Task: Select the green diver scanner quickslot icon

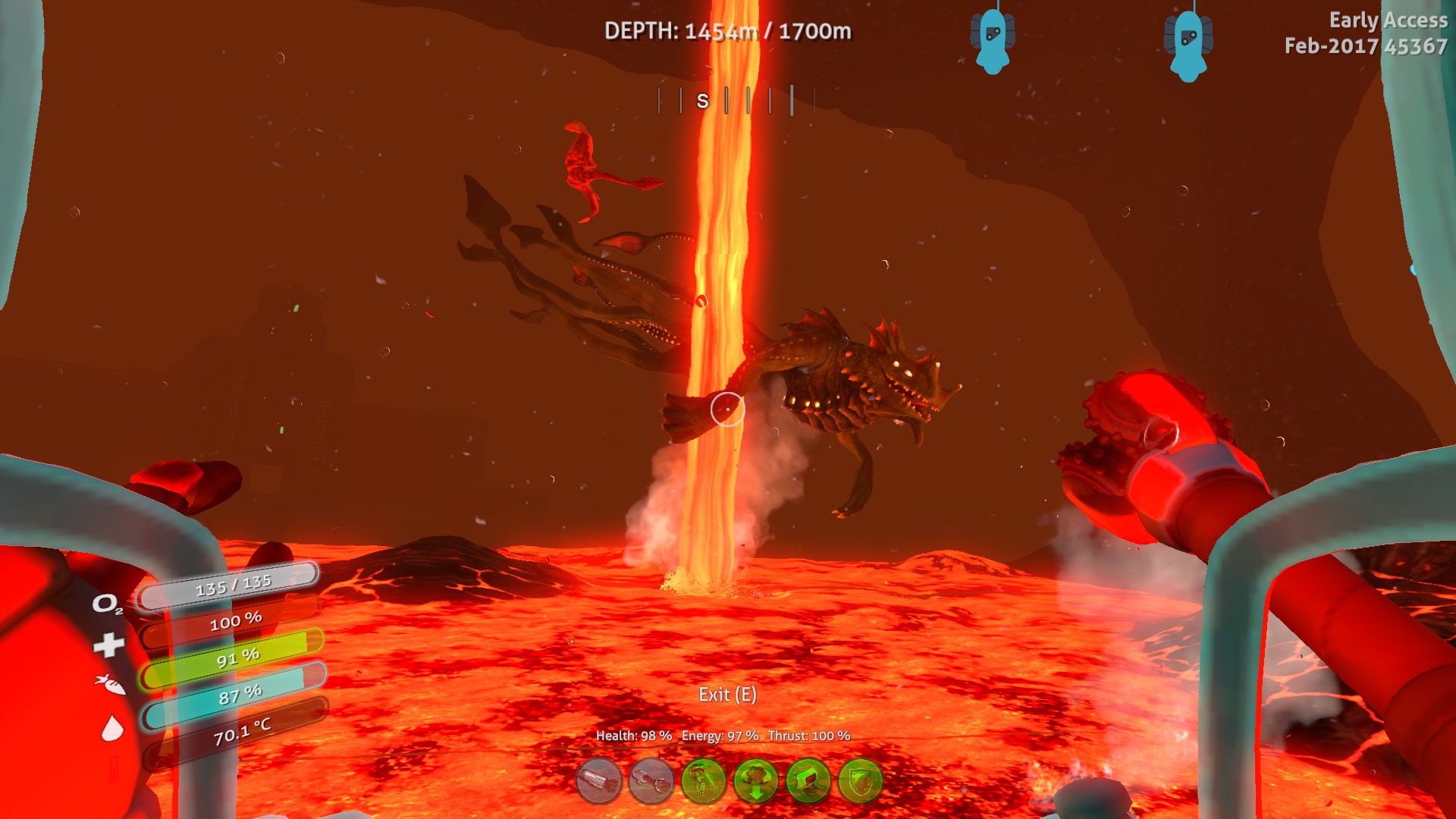Action: pos(704,781)
